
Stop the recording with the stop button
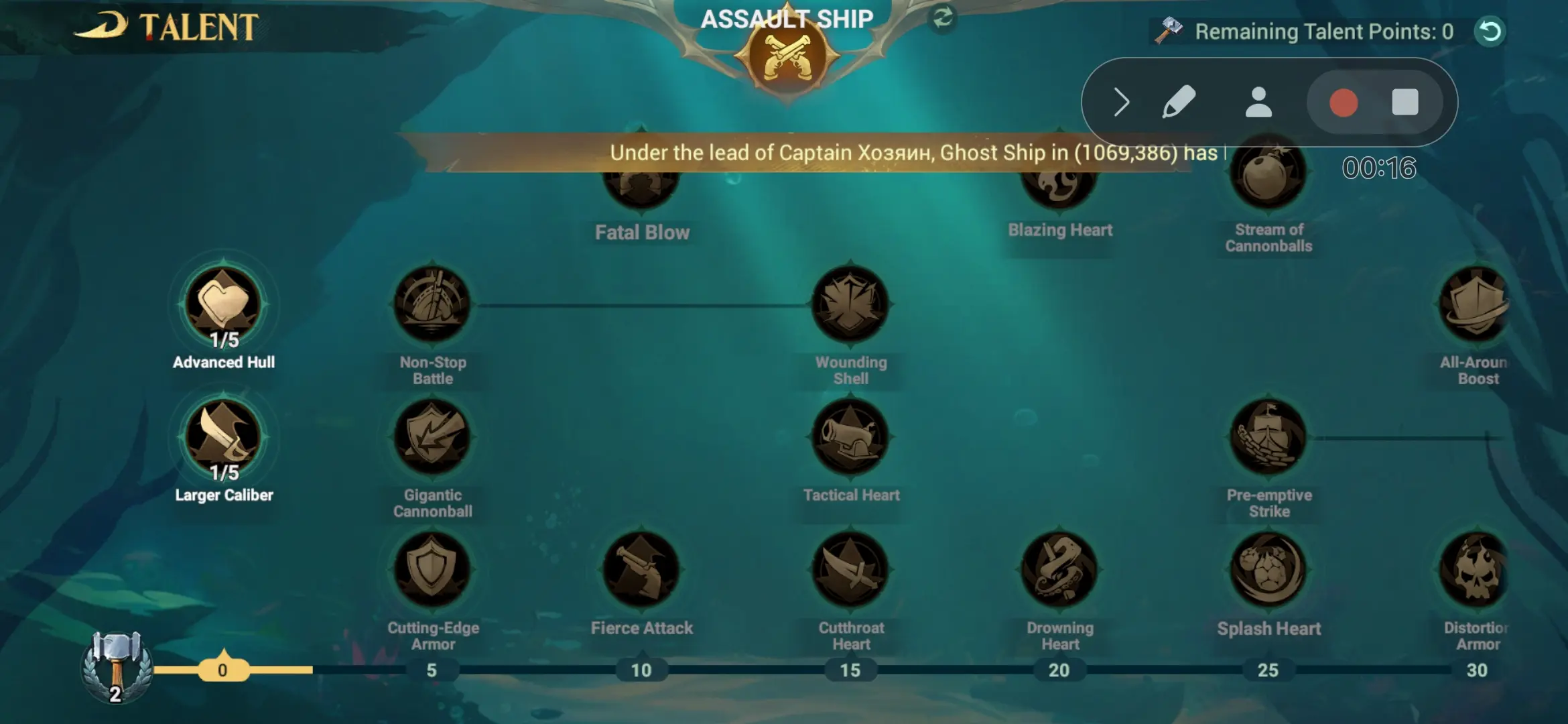[x=1406, y=102]
